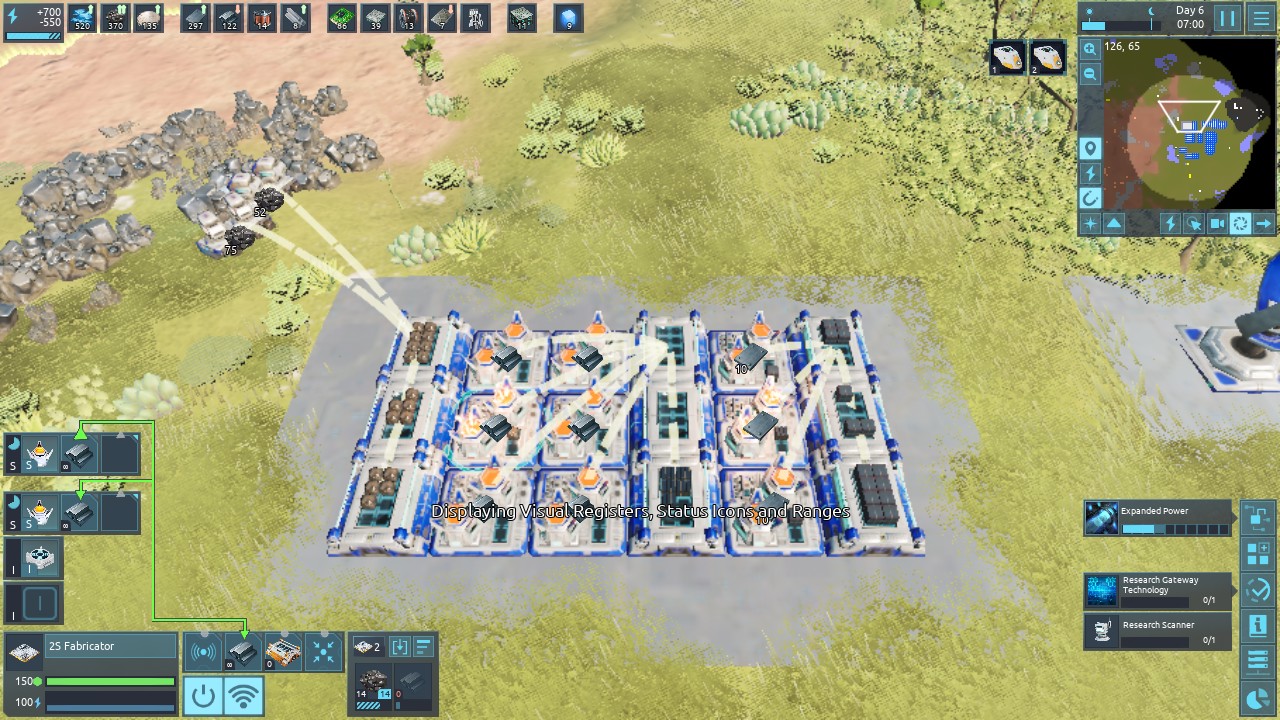This screenshot has height=720, width=1280.
Task: Select the Fabricator's radio transmitter slot
Action: click(x=203, y=652)
